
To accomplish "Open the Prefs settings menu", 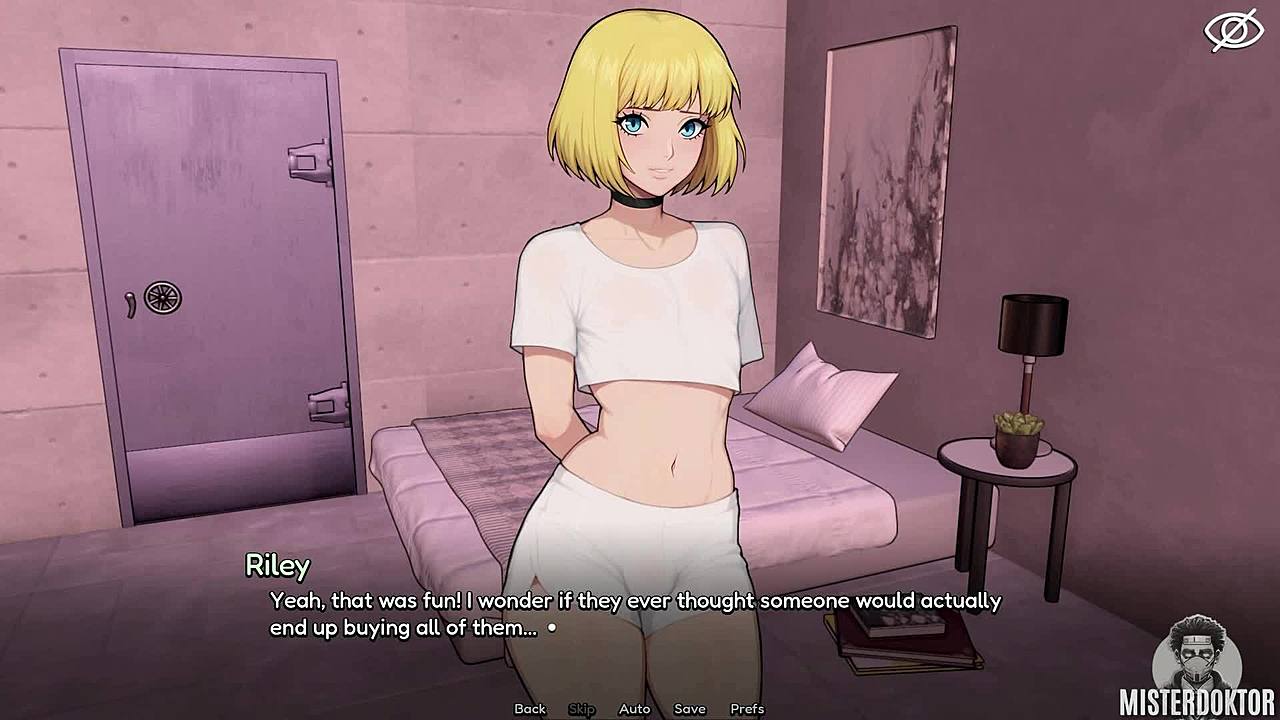I will (x=747, y=709).
